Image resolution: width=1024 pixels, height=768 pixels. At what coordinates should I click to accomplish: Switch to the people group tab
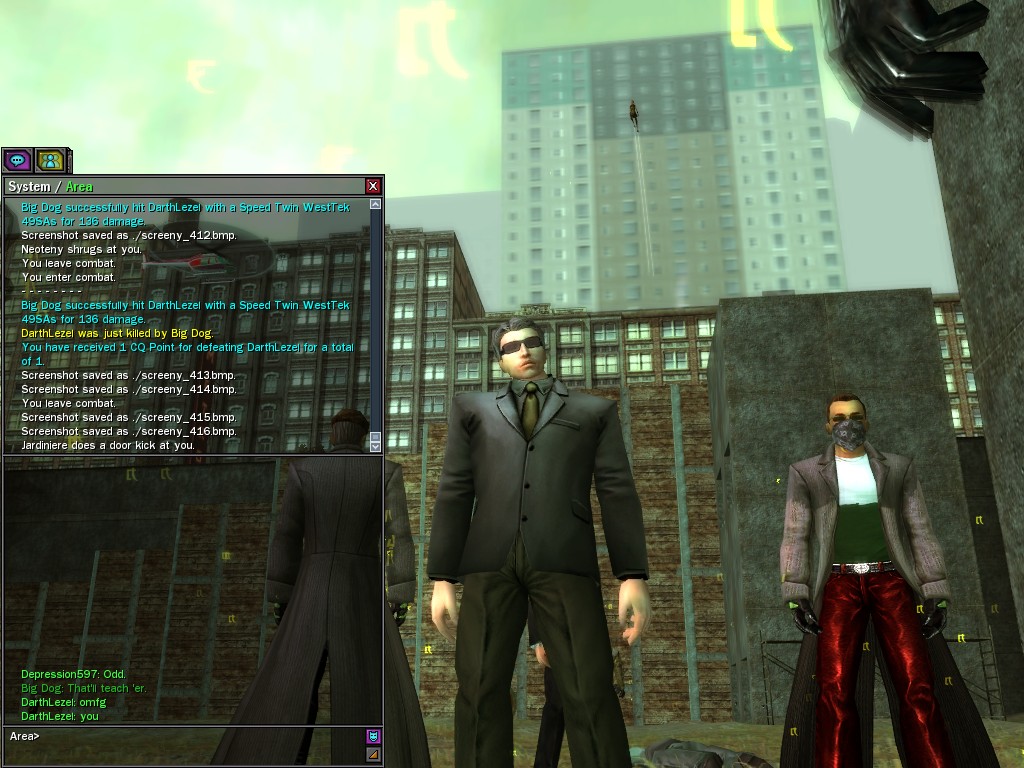50,160
